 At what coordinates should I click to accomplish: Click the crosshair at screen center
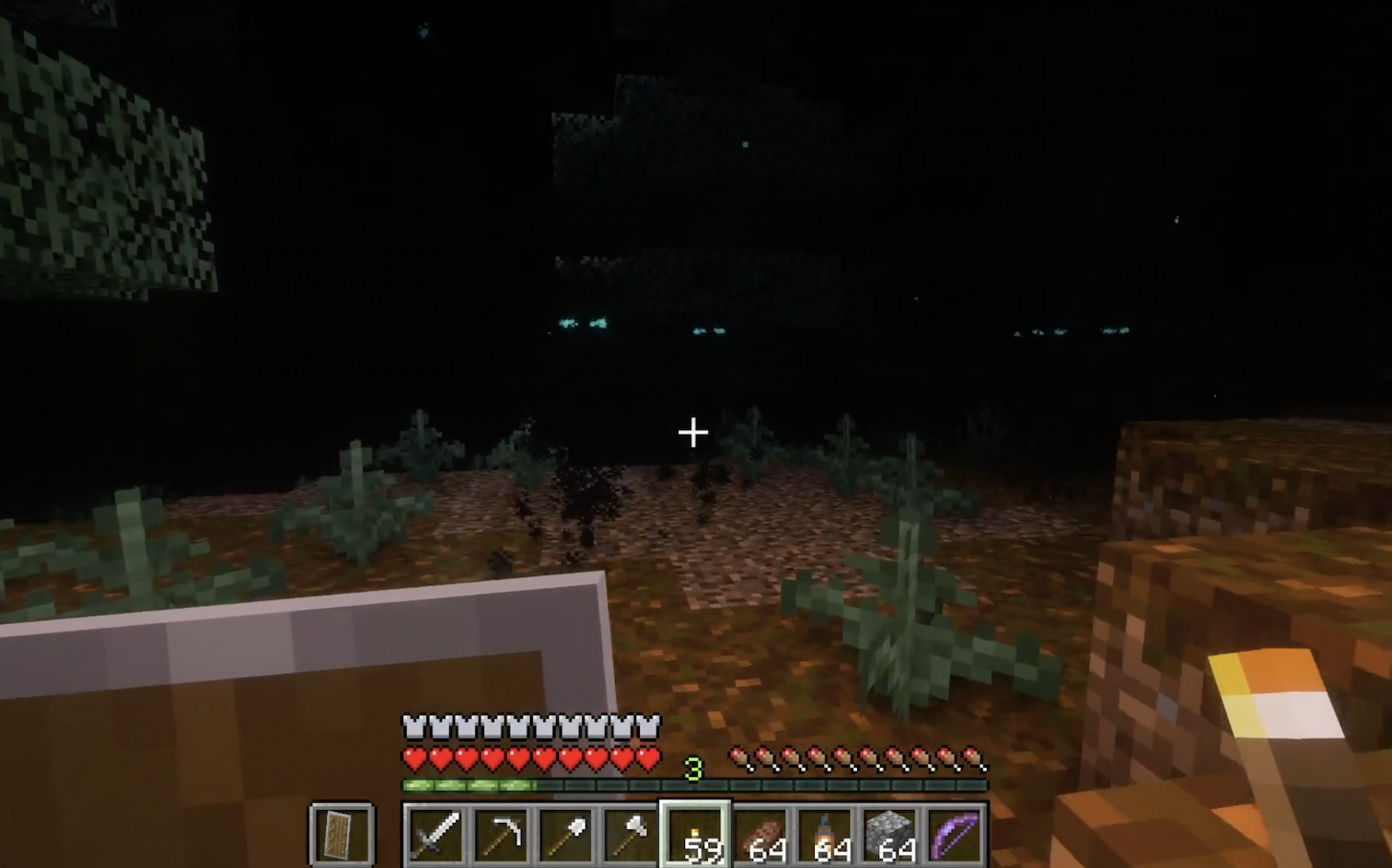point(692,432)
